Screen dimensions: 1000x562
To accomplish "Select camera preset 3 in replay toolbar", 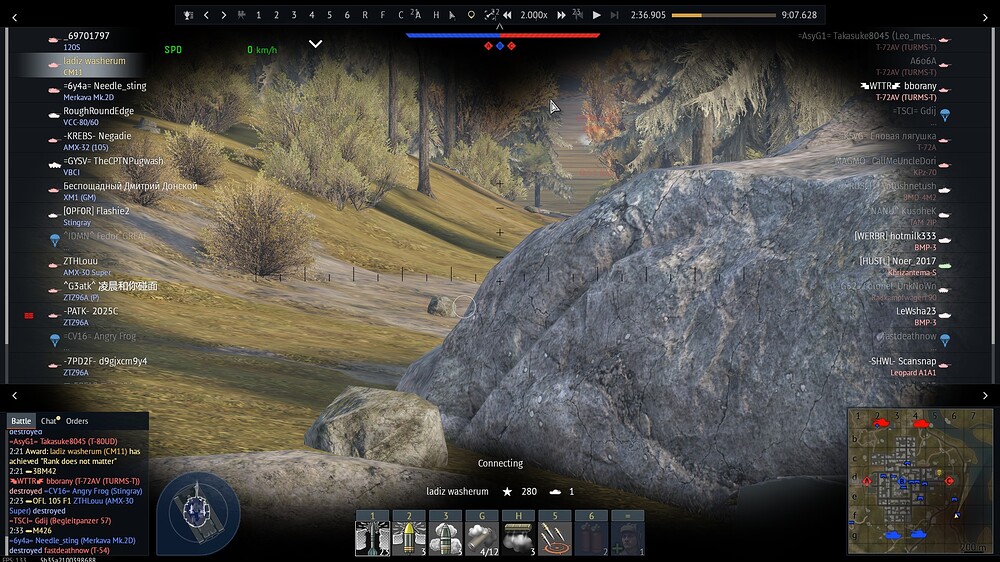I will (294, 15).
